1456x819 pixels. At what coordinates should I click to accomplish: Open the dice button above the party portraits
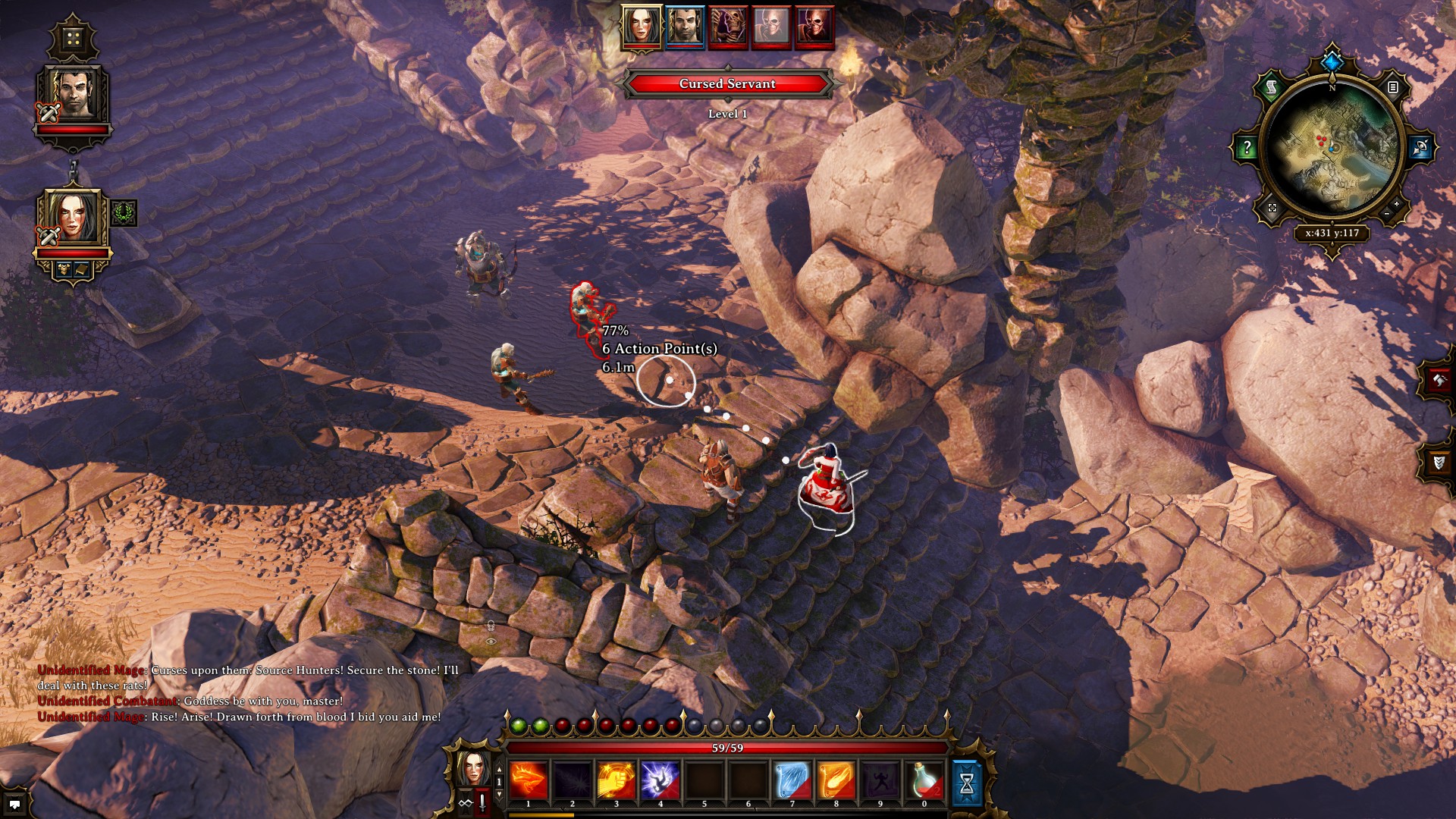[73, 39]
